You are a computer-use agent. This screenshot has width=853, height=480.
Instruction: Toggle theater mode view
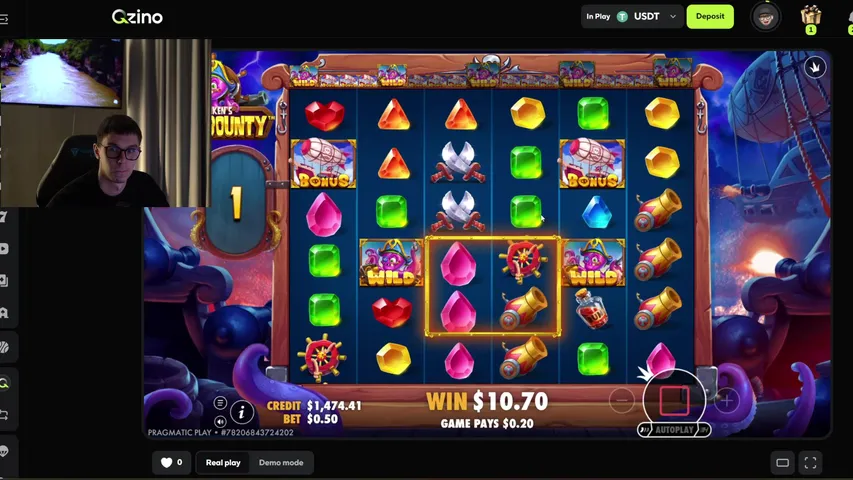click(x=783, y=462)
